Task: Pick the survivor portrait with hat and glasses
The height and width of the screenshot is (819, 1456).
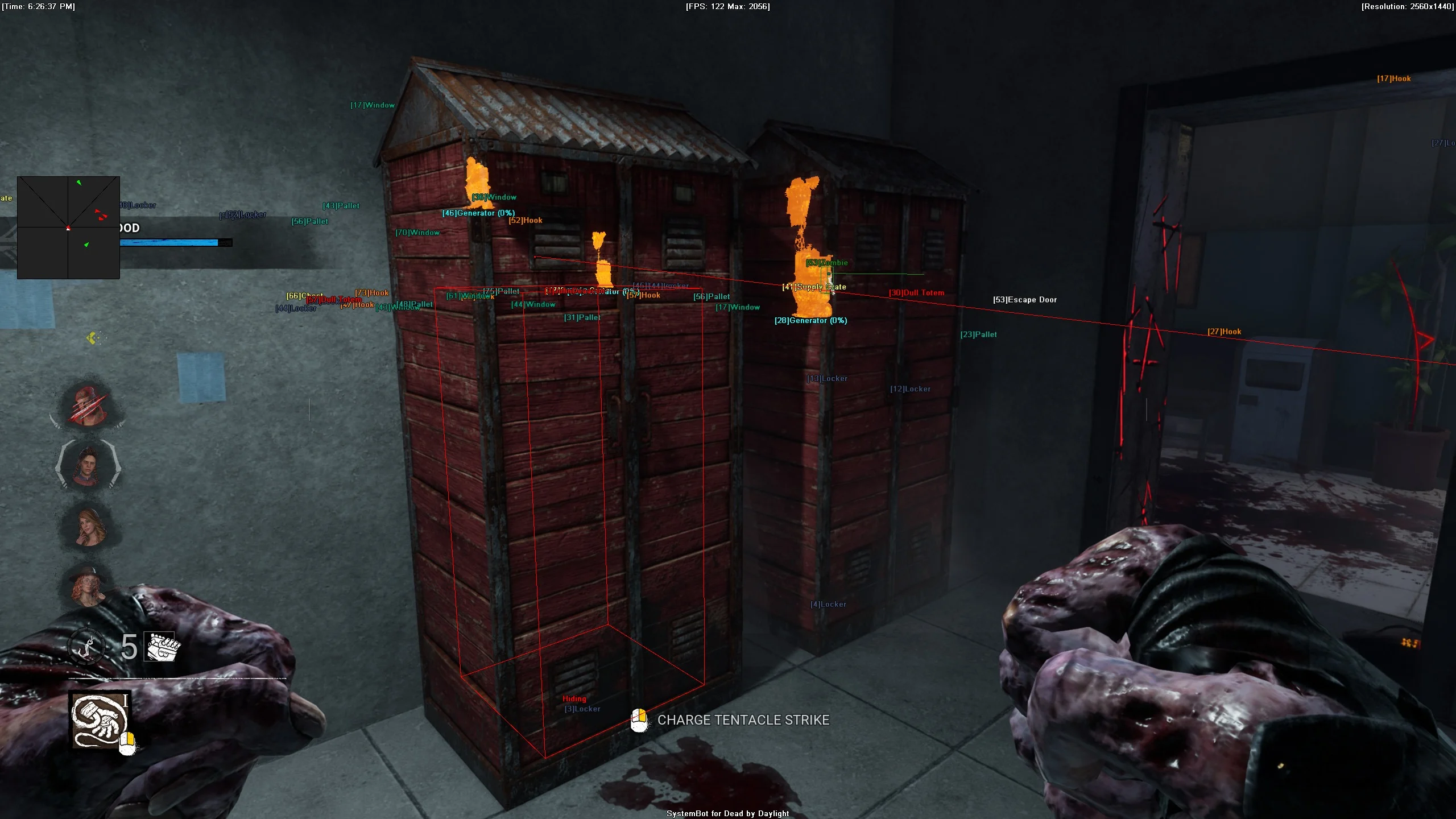Action: (88, 586)
